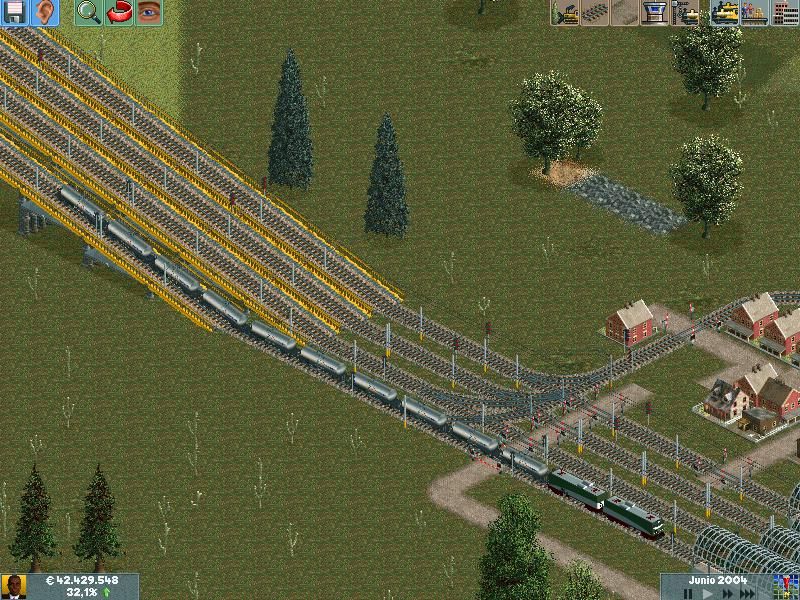The width and height of the screenshot is (800, 600).
Task: Pause the game
Action: point(688,593)
